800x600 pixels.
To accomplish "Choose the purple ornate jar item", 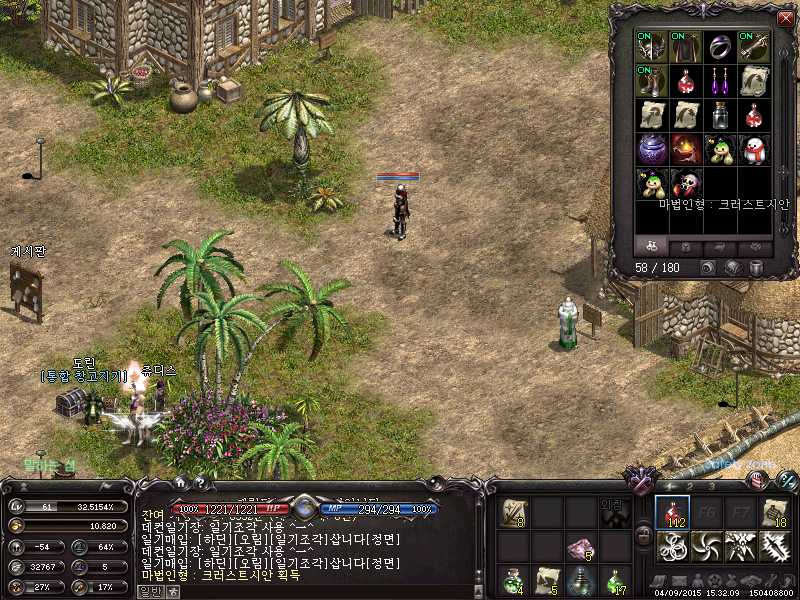I will click(652, 149).
